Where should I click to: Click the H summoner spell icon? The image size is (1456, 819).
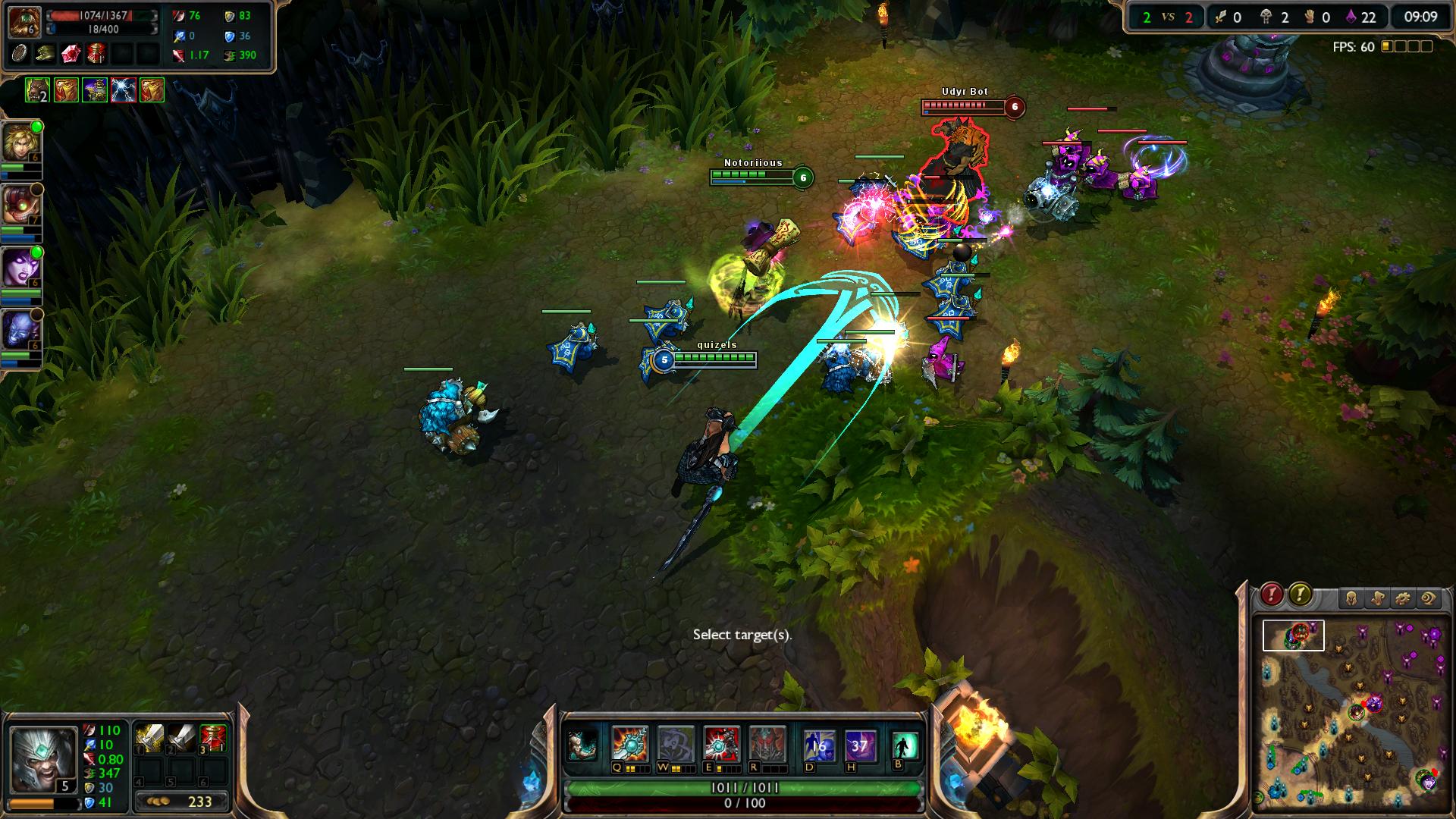tap(860, 745)
